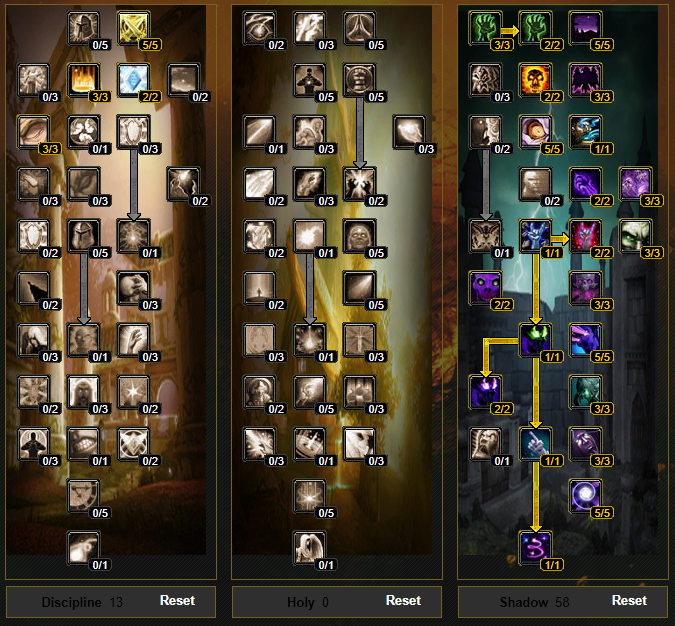Select the purple spiral talent at tree bottom

pyautogui.click(x=535, y=549)
